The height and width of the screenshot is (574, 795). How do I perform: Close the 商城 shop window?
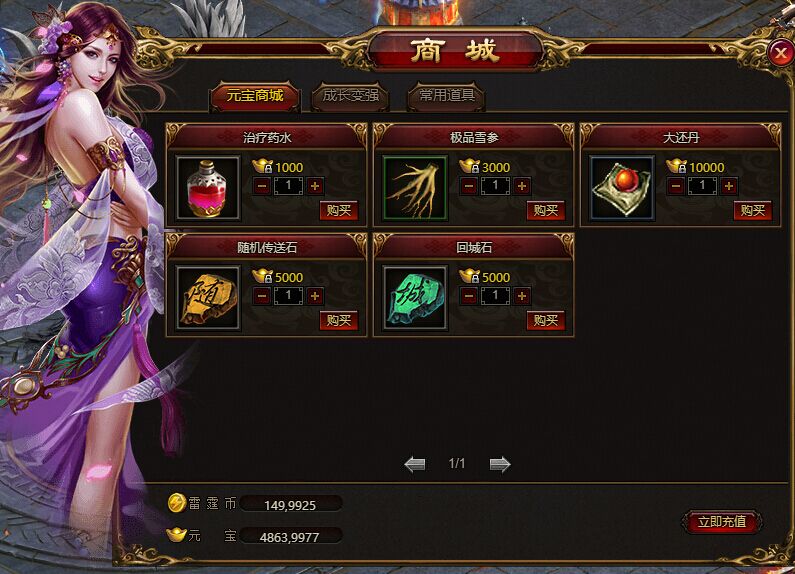tap(781, 54)
